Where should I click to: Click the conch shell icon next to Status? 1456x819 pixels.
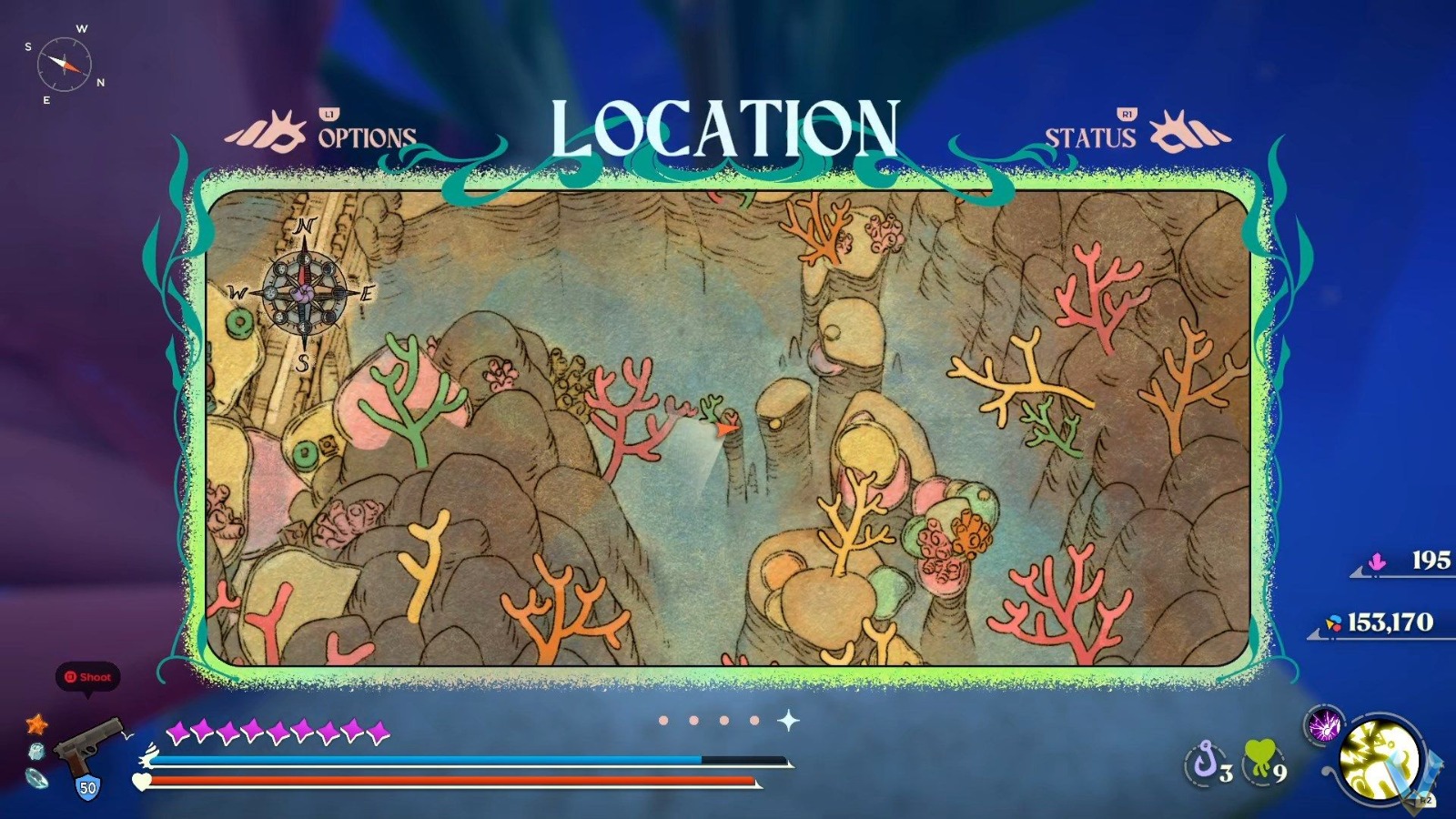tap(1185, 132)
